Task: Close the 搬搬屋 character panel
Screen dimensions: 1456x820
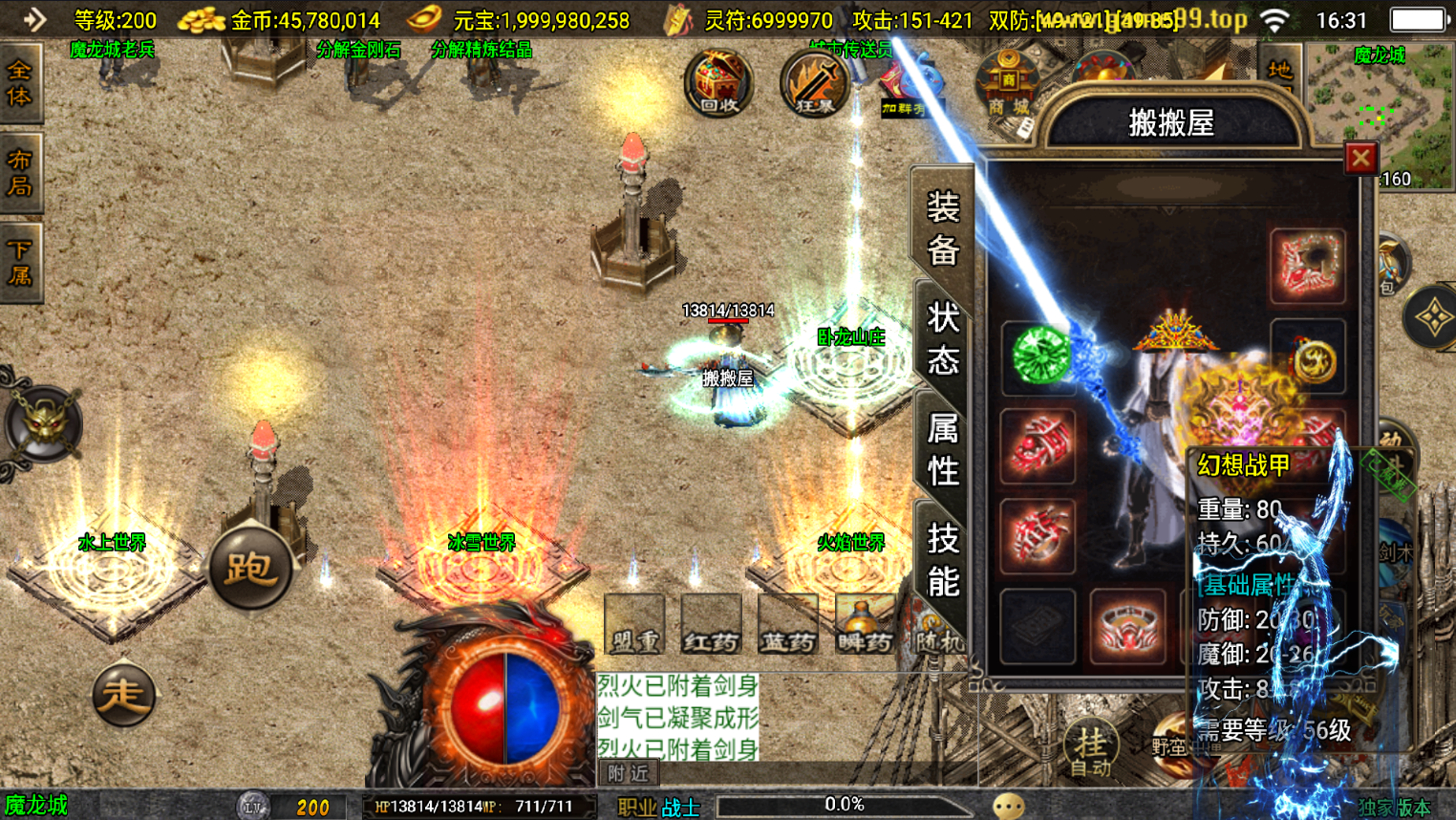Action: pyautogui.click(x=1360, y=158)
